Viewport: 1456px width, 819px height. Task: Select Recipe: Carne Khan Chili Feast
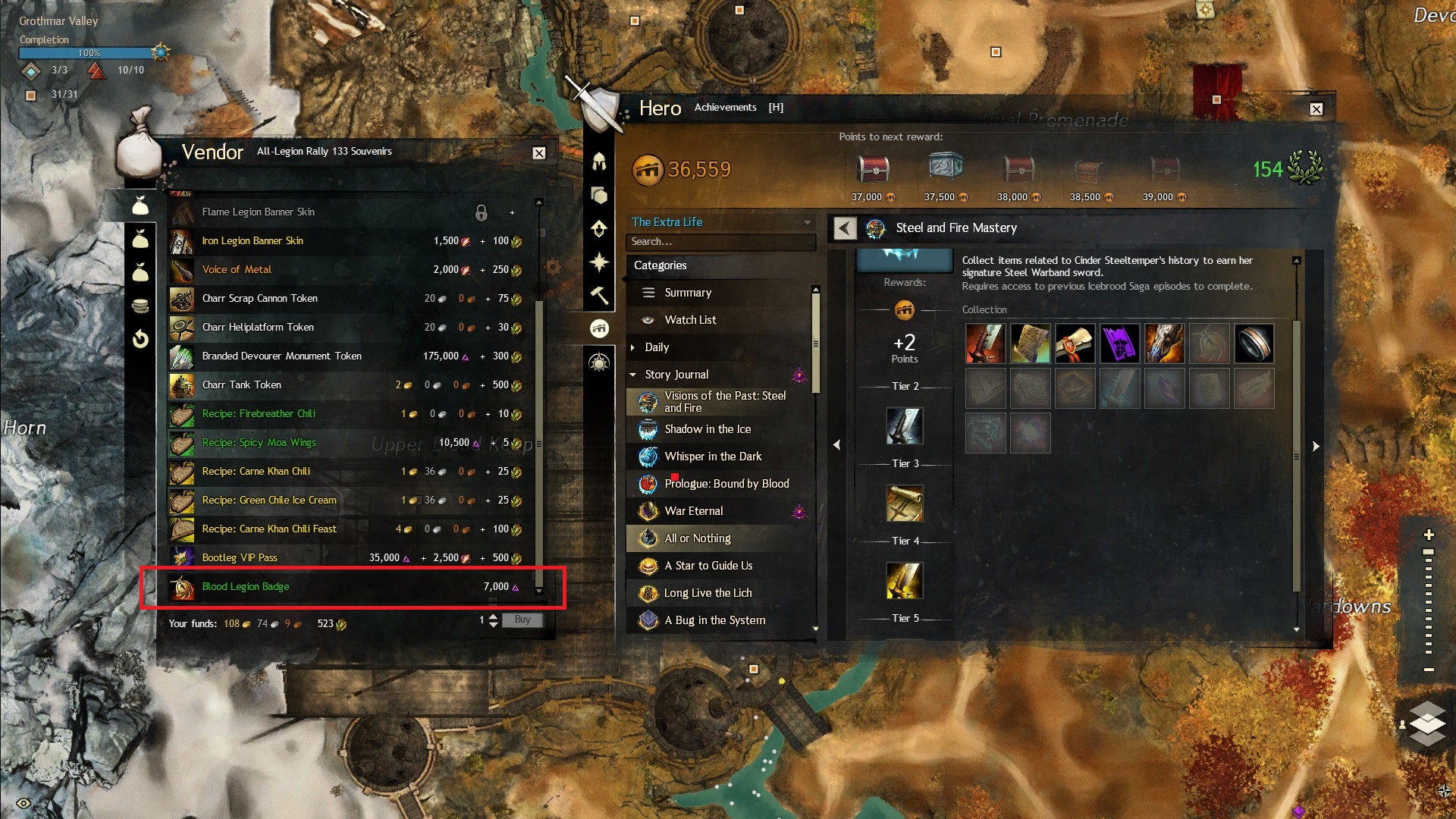269,529
